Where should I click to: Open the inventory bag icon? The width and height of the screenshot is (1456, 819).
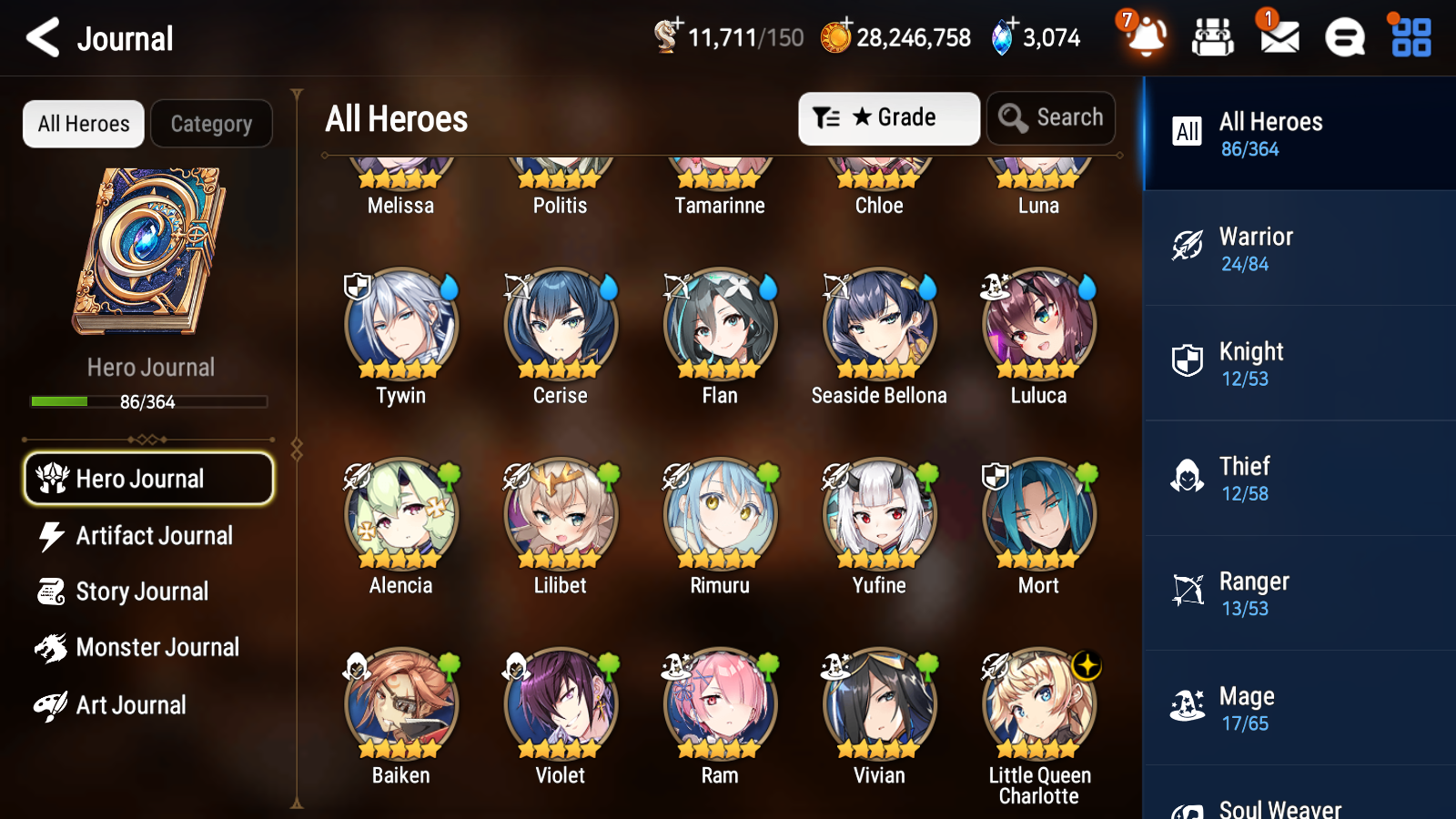click(1213, 37)
